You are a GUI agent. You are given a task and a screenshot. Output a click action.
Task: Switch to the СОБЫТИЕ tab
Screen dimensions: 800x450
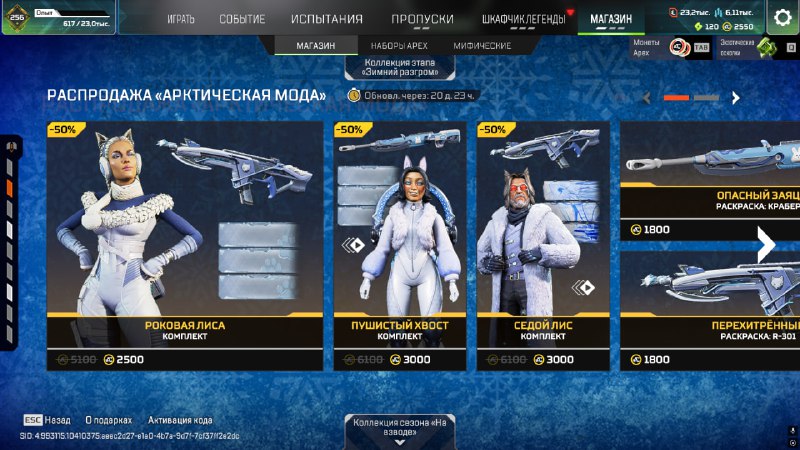[242, 19]
